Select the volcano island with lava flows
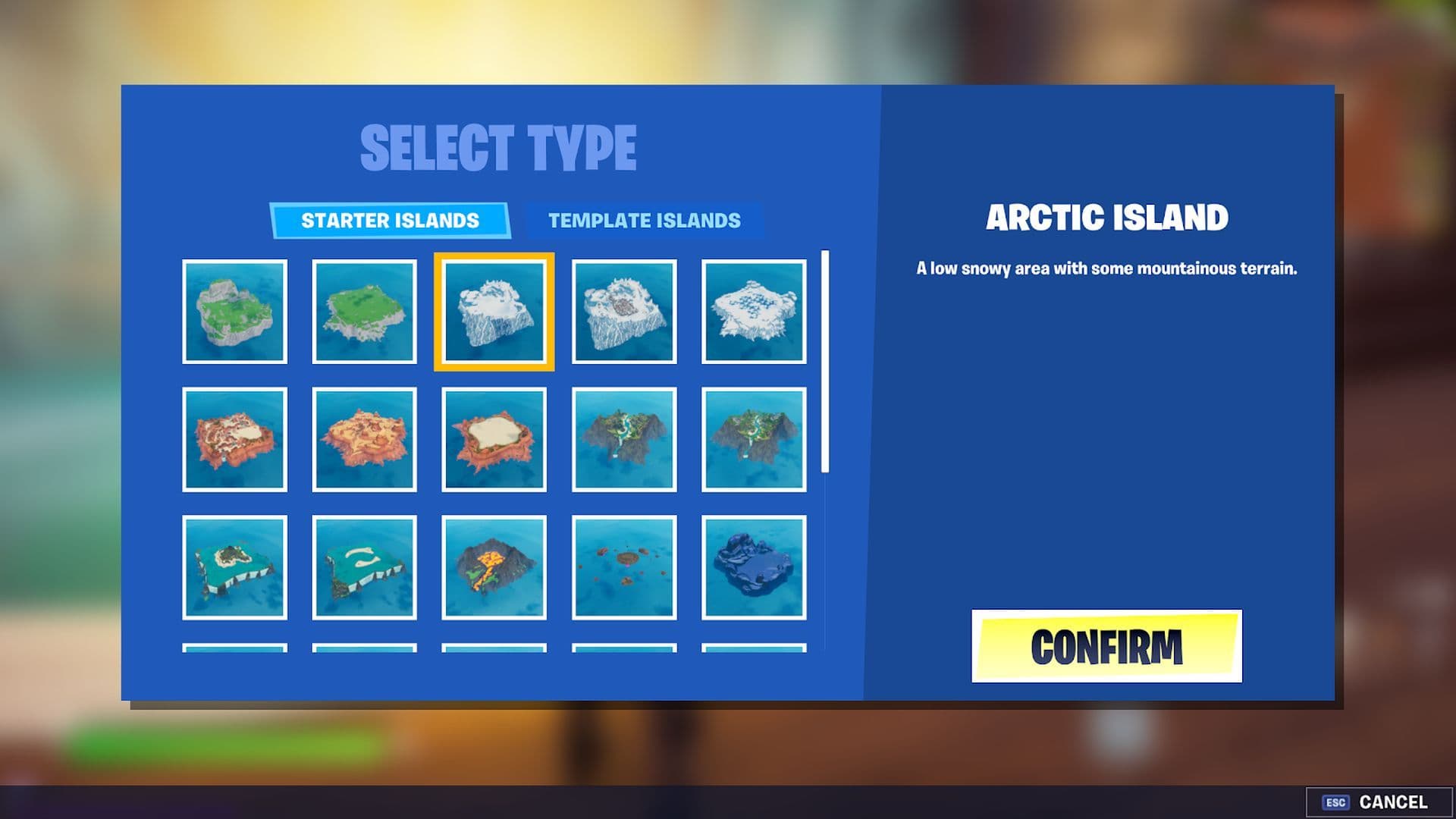 pyautogui.click(x=493, y=567)
